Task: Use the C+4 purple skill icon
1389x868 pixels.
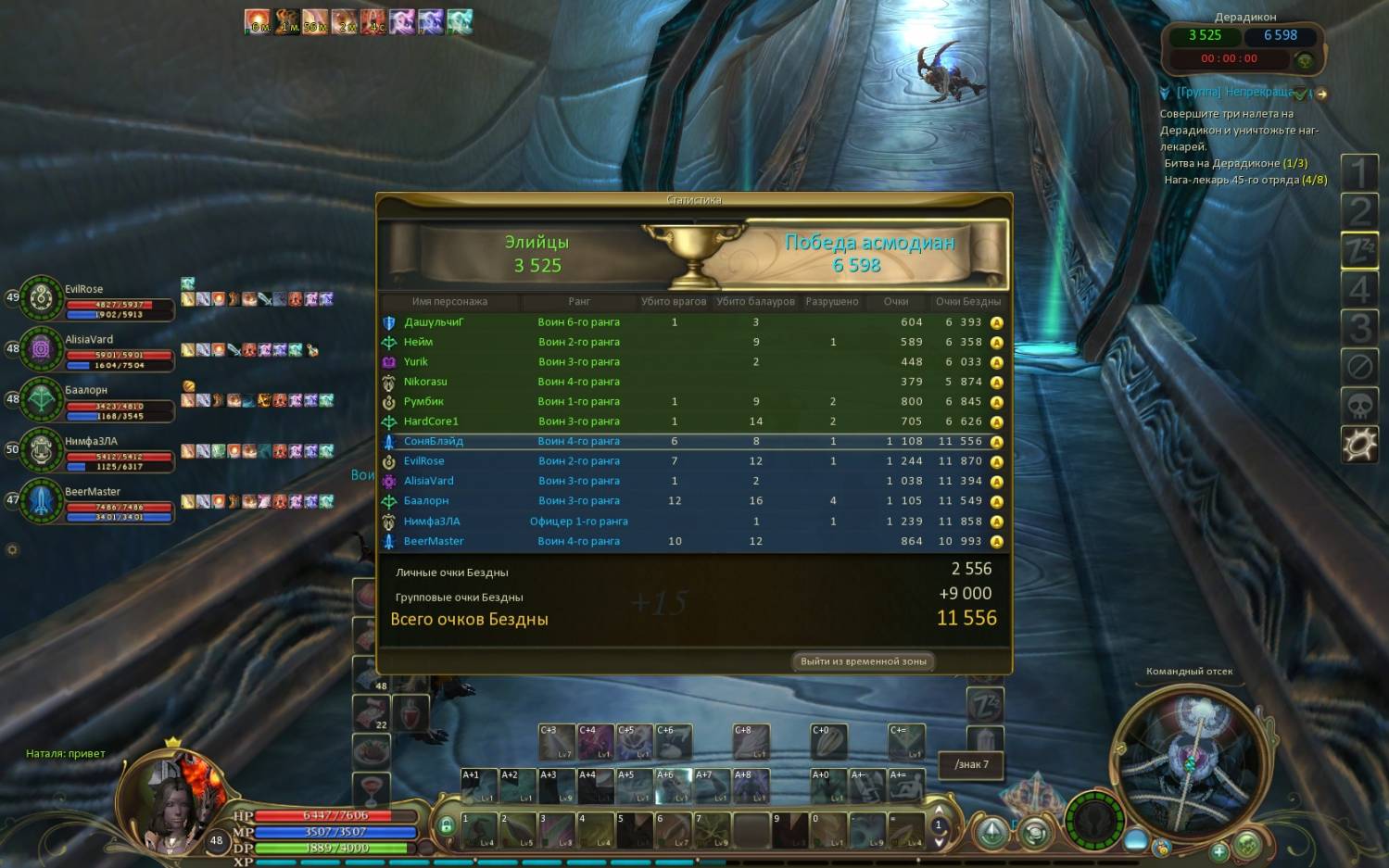Action: click(x=596, y=742)
